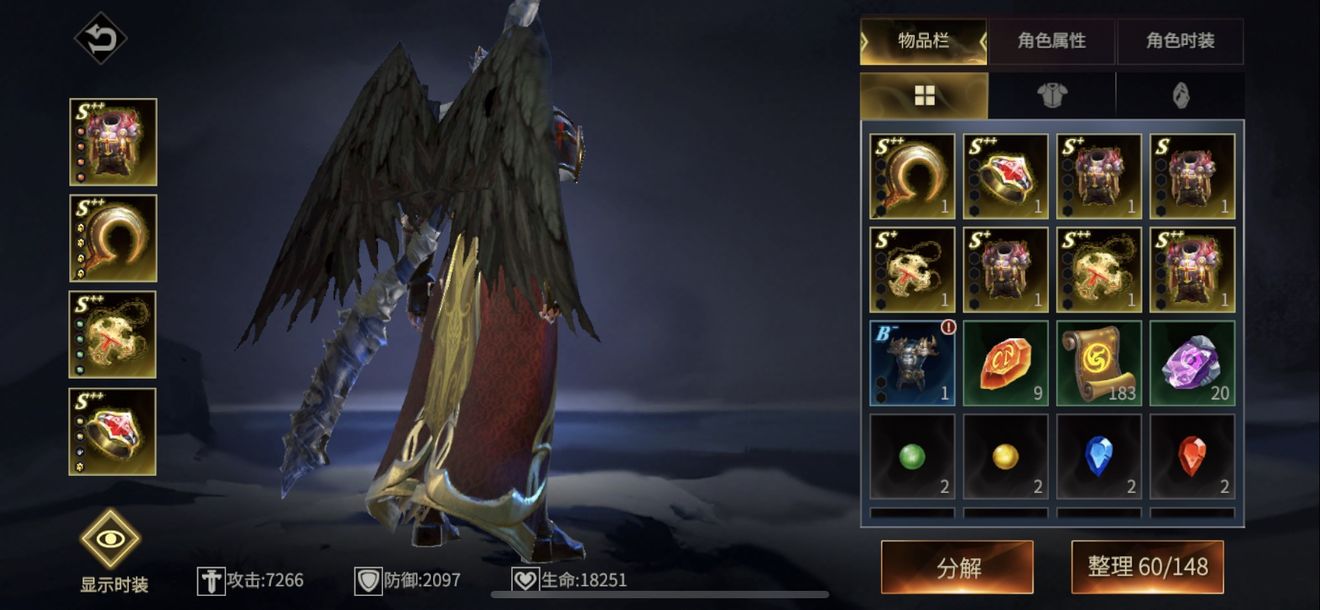
Task: Choose the equipped S++ chest armor
Action: pyautogui.click(x=113, y=142)
